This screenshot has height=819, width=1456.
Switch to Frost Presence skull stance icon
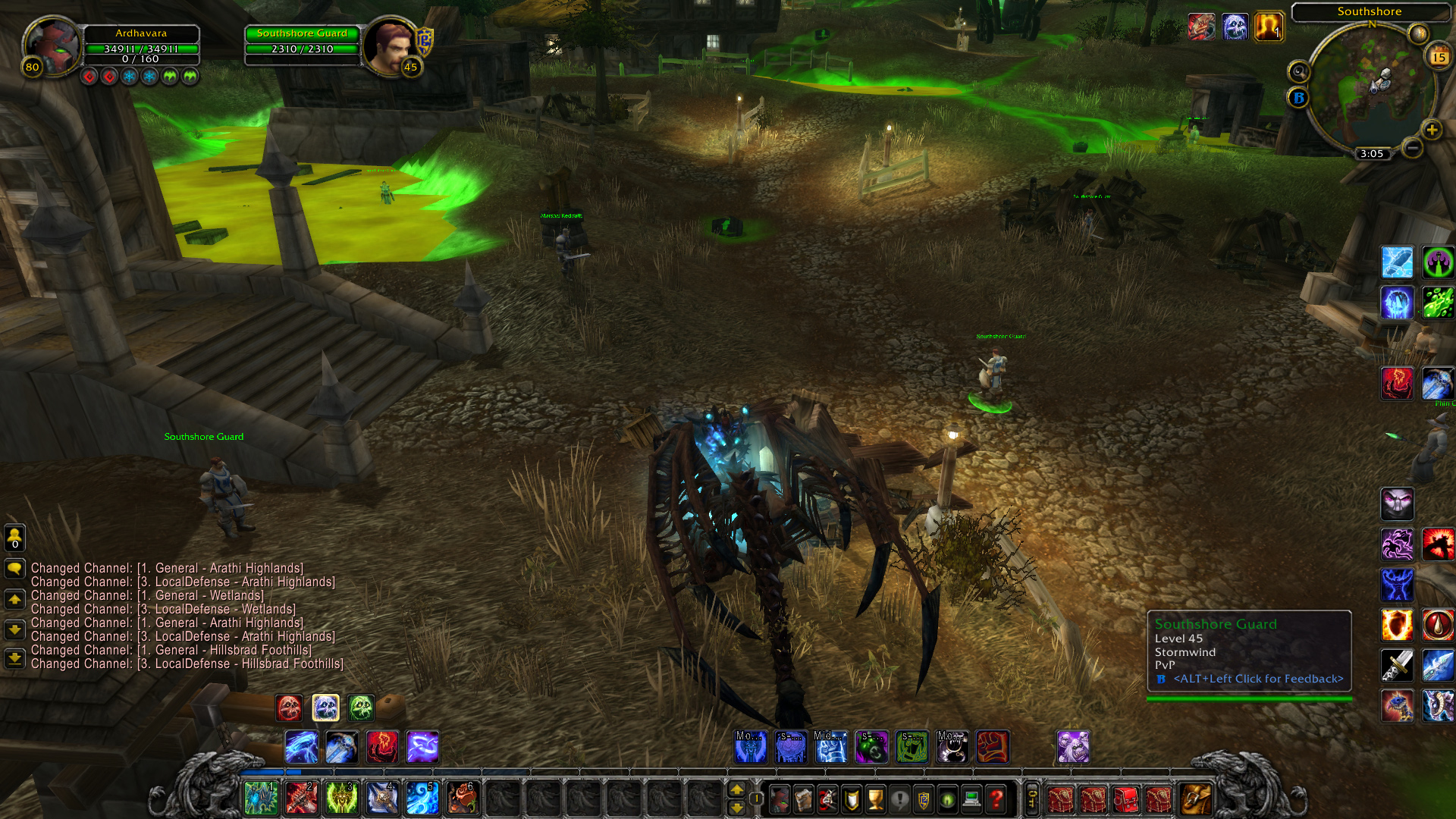(325, 708)
